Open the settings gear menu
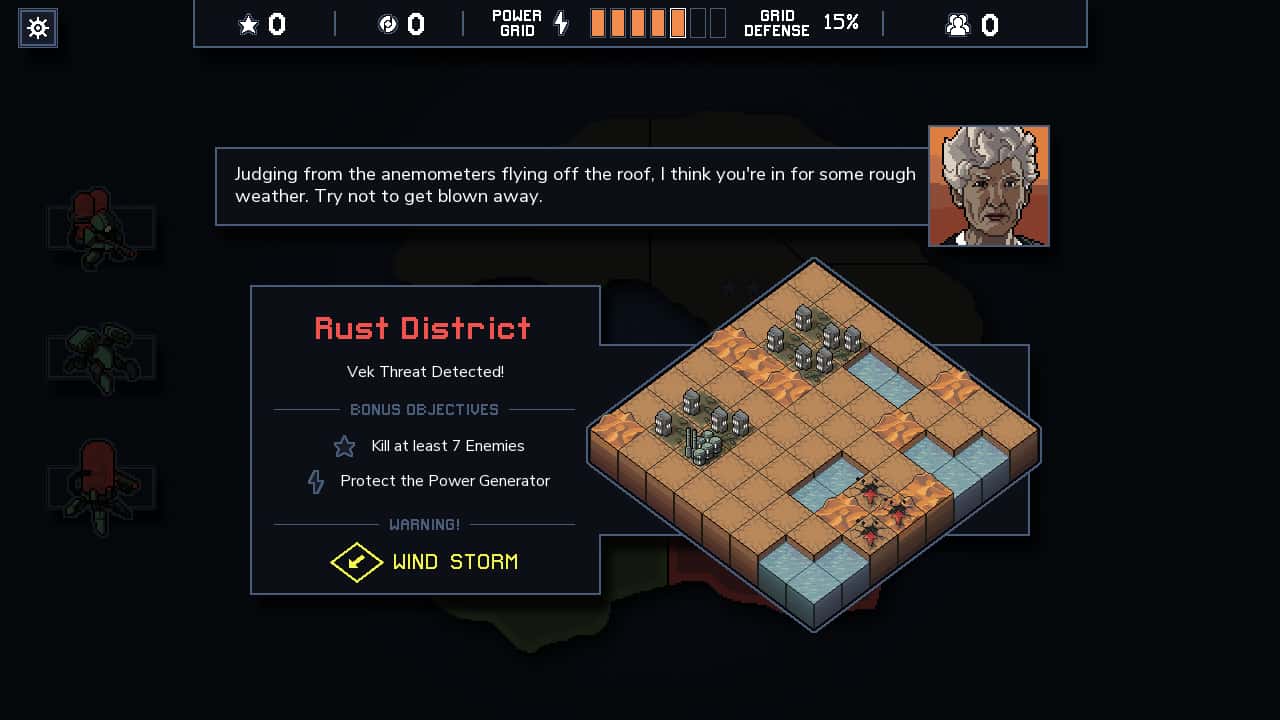This screenshot has width=1280, height=720. tap(37, 28)
